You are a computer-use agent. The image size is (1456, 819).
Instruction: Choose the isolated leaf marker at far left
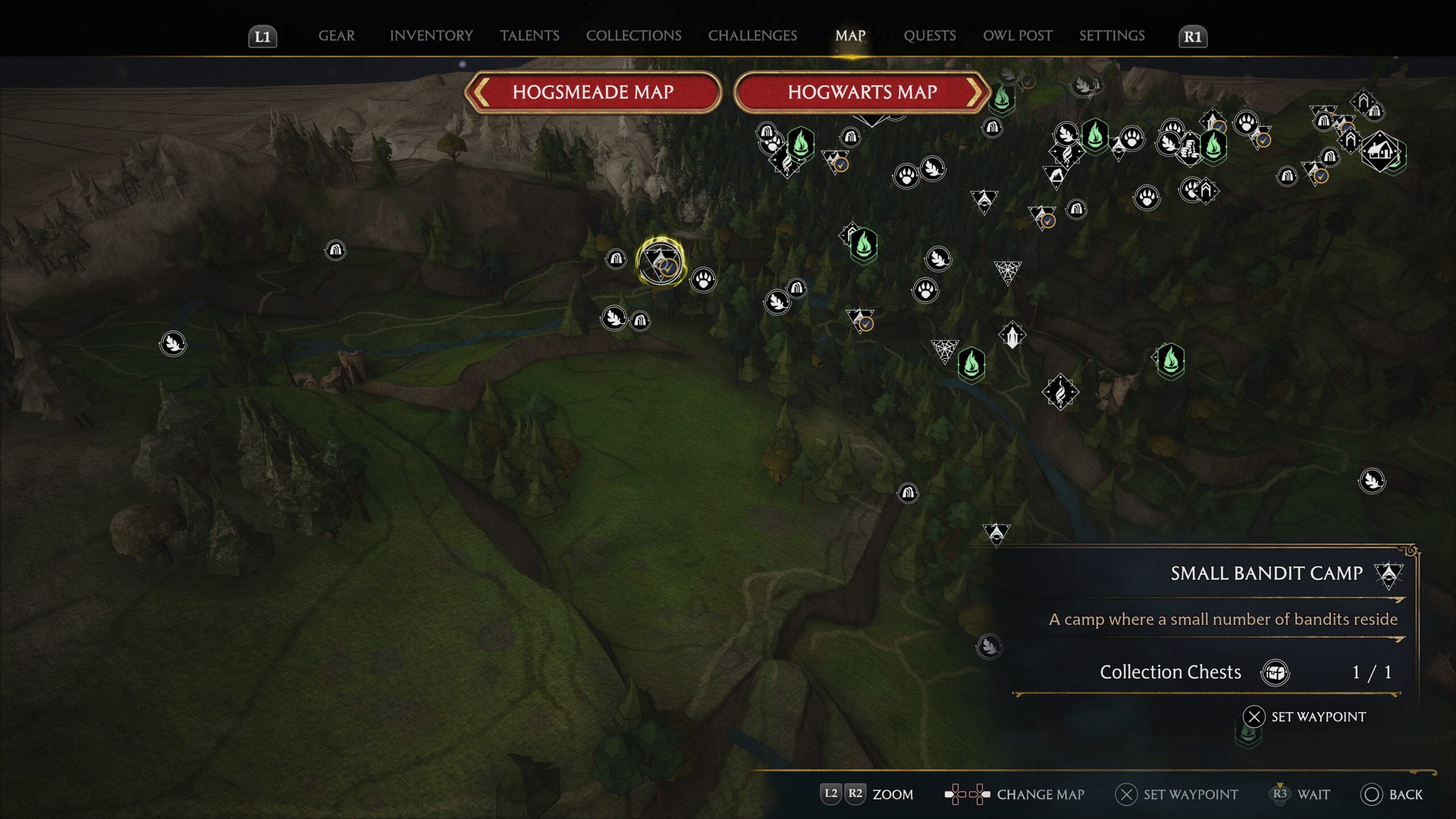pos(173,344)
